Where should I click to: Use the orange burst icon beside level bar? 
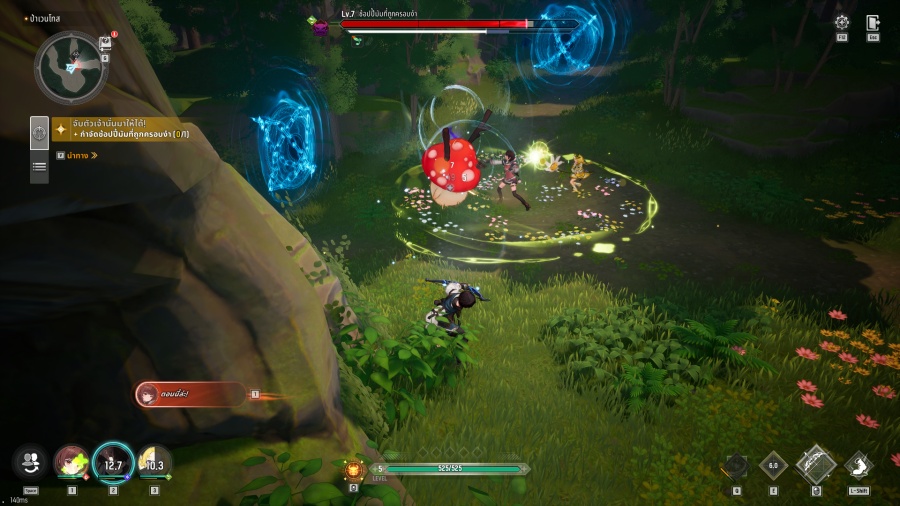coord(353,469)
